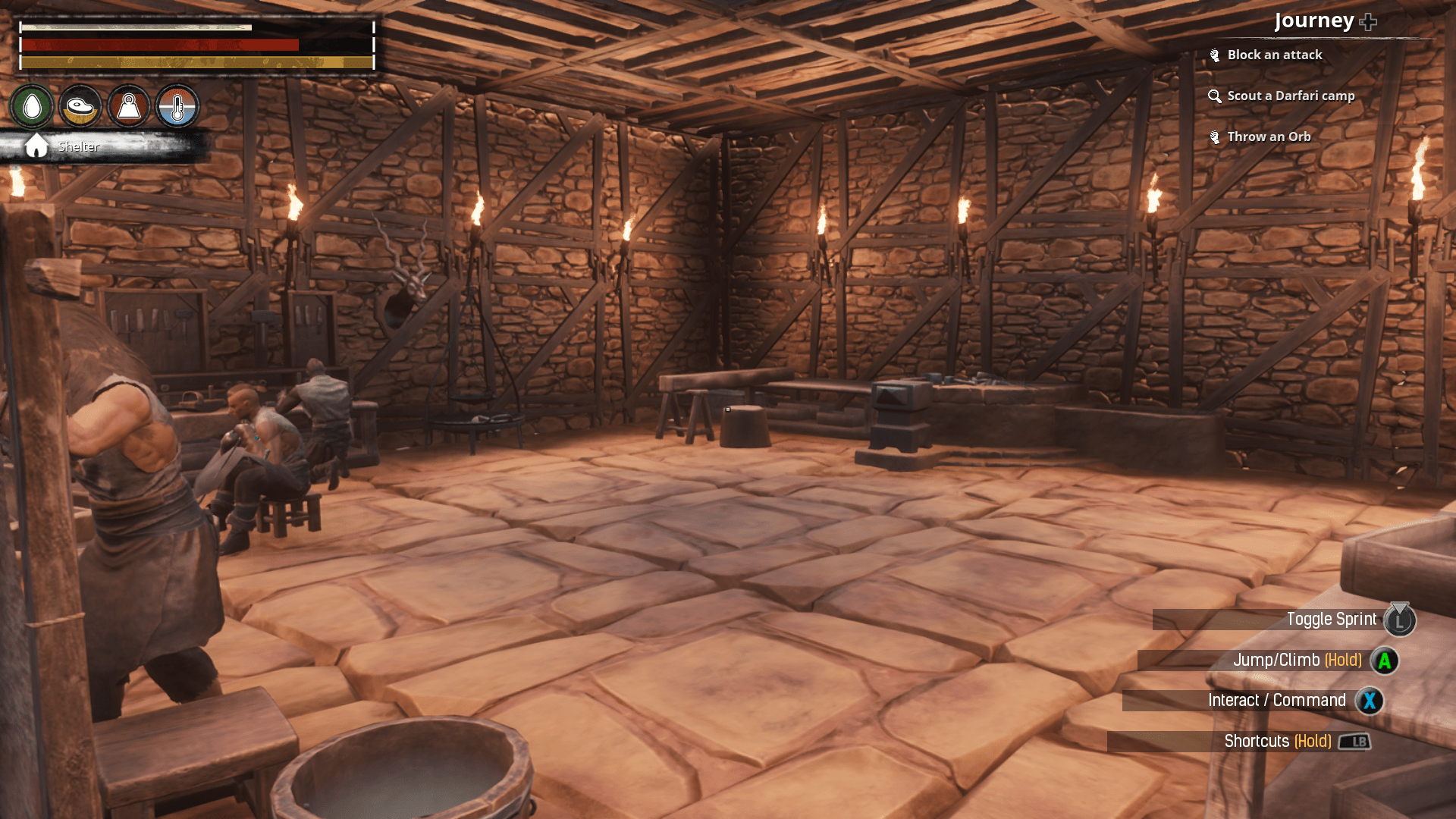Select the fist icon beside Block an attack

click(1214, 54)
